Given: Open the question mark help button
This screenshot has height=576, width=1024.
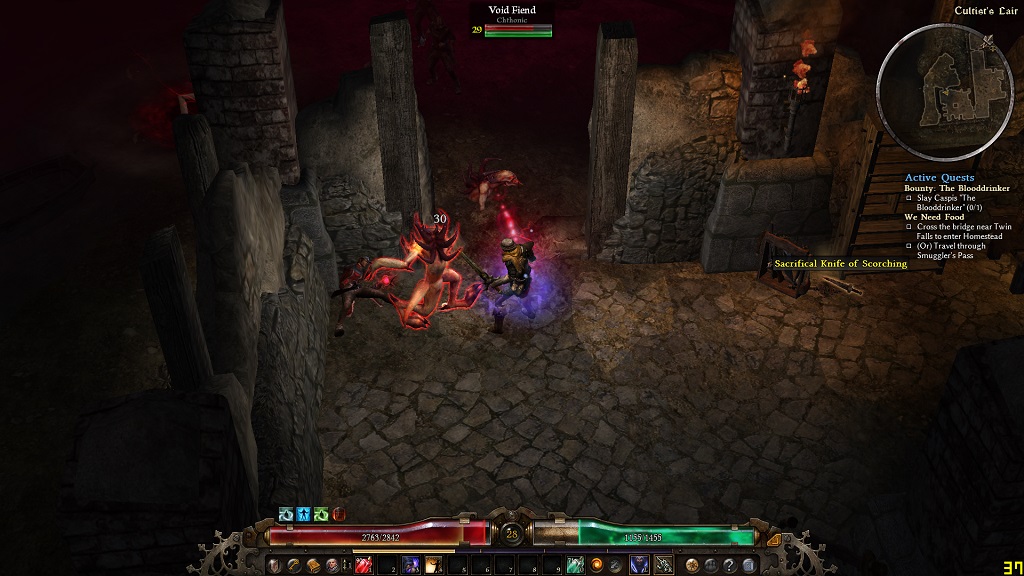Looking at the screenshot, I should pyautogui.click(x=730, y=566).
